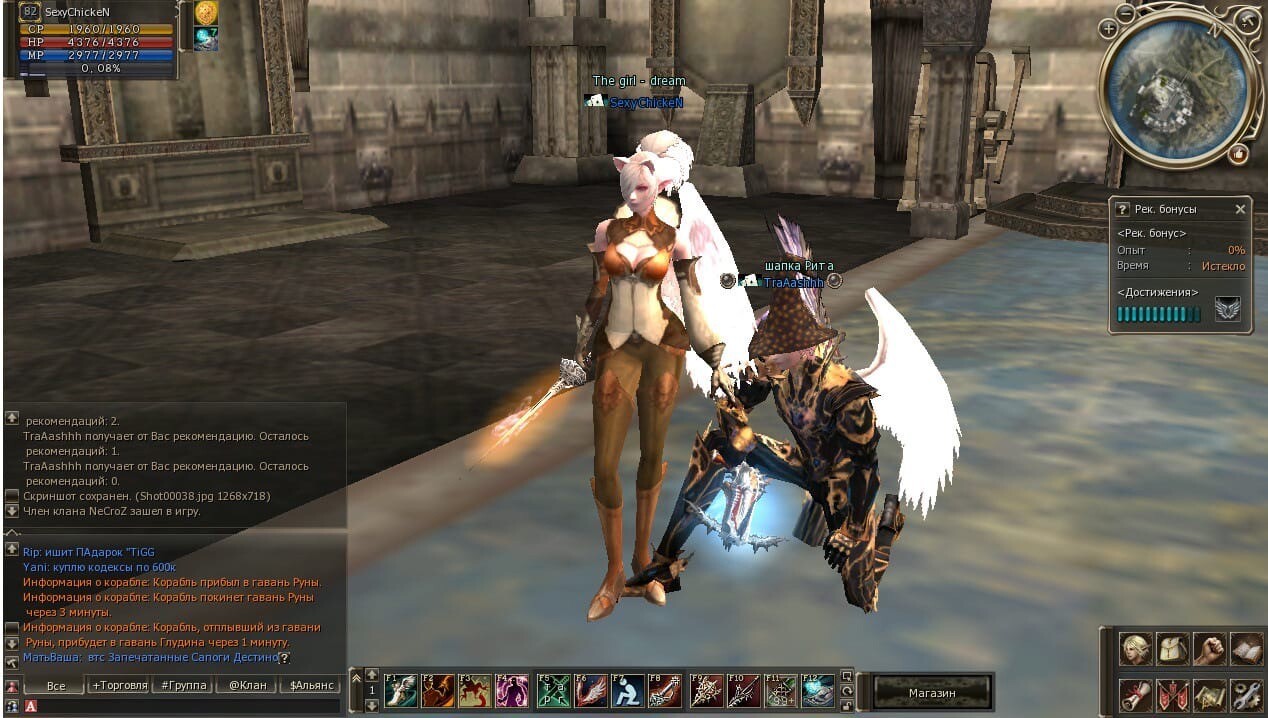
Task: Use the F12 glowing blue item slot
Action: [817, 691]
